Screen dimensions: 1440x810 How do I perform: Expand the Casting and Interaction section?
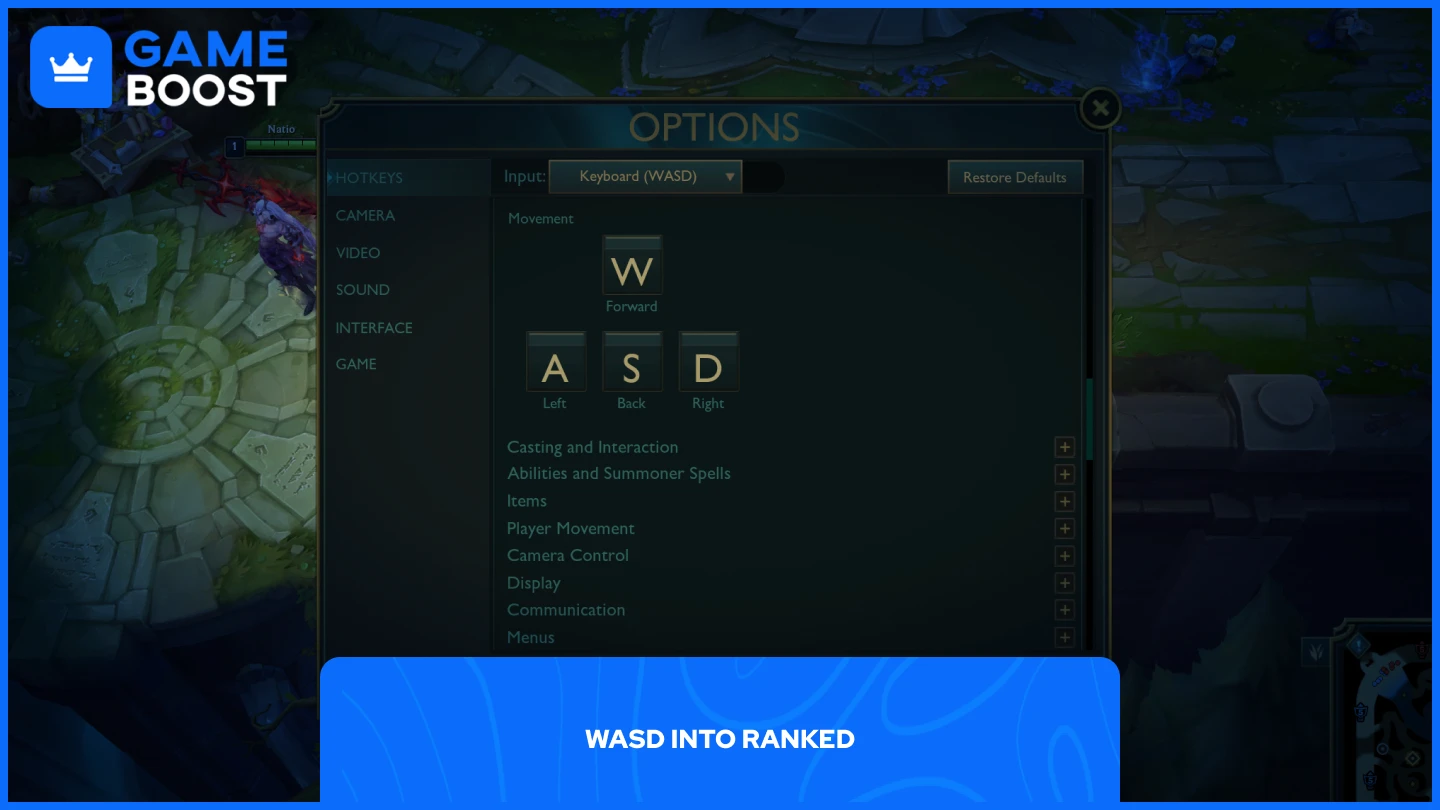coord(1064,447)
